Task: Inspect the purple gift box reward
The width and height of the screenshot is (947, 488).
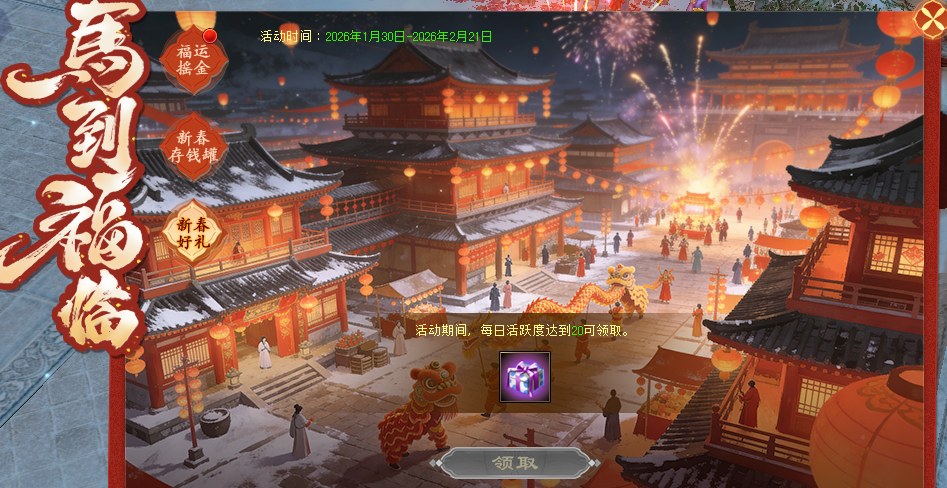Action: [525, 378]
